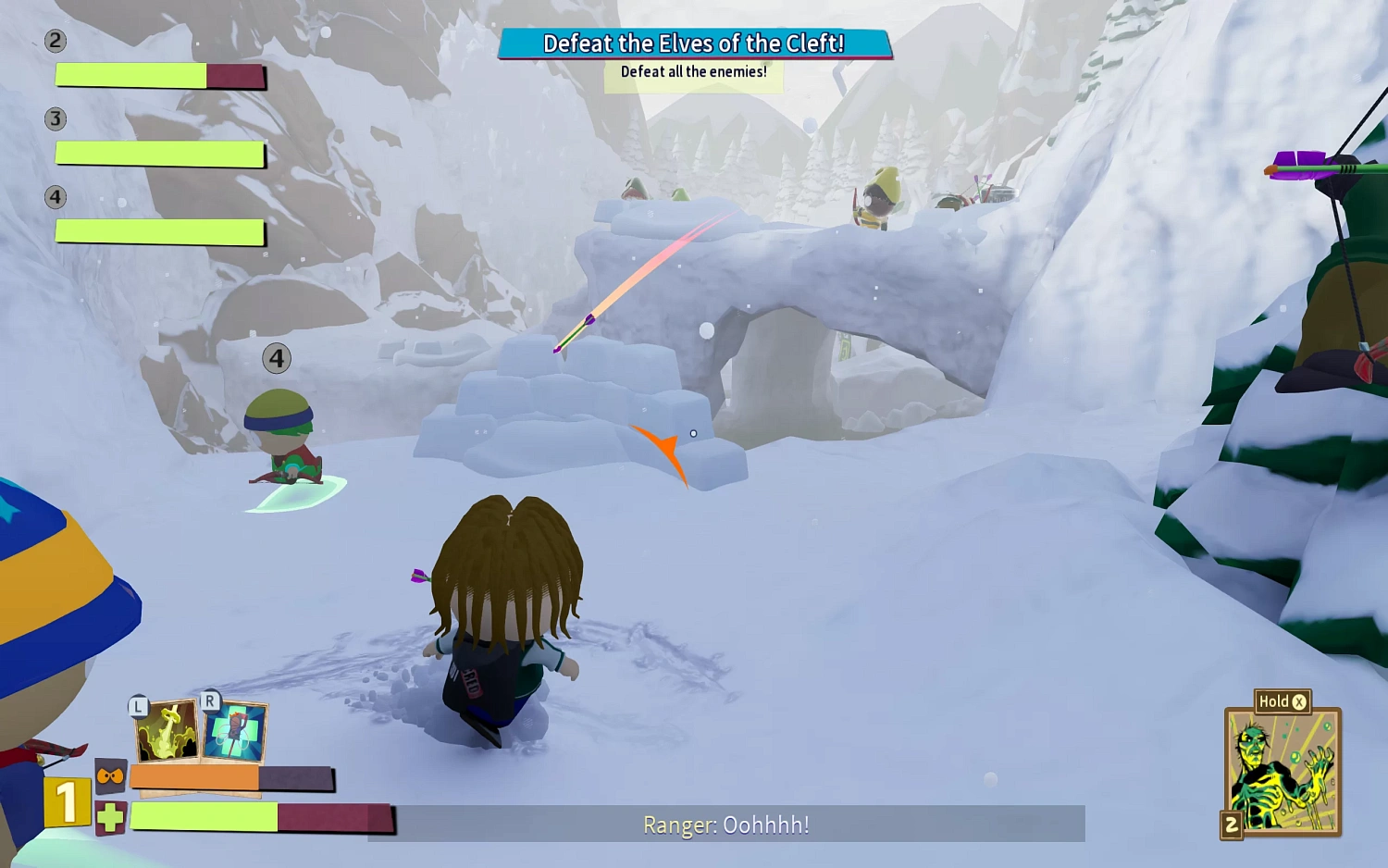This screenshot has height=868, width=1388.
Task: Click the player 3 badge
Action: point(56,118)
